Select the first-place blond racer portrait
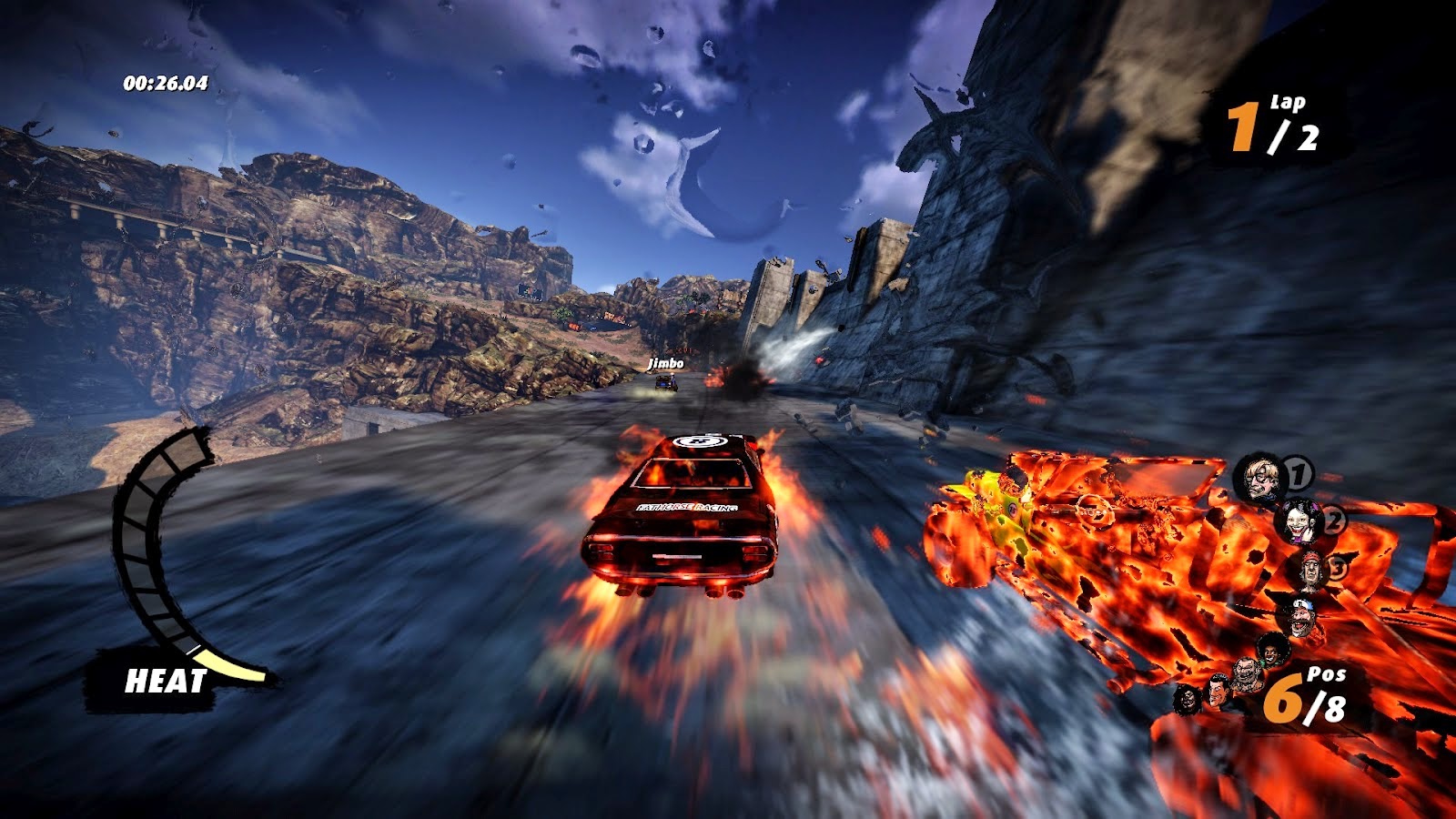1456x819 pixels. (x=1260, y=479)
